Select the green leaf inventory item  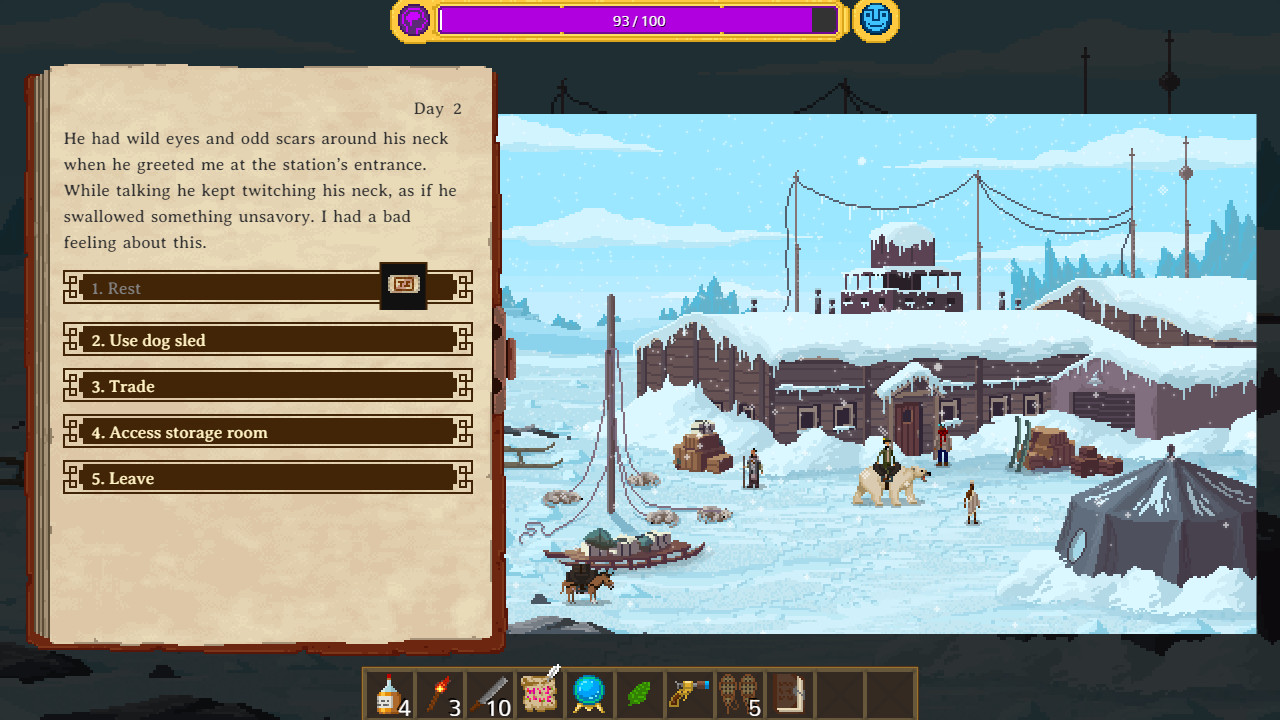pos(638,695)
